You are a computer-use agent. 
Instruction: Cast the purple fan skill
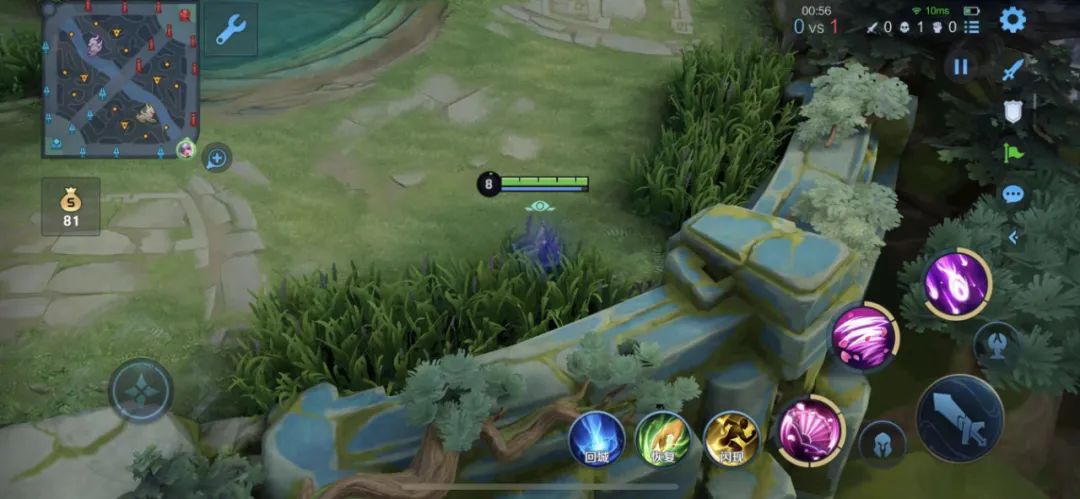(809, 431)
